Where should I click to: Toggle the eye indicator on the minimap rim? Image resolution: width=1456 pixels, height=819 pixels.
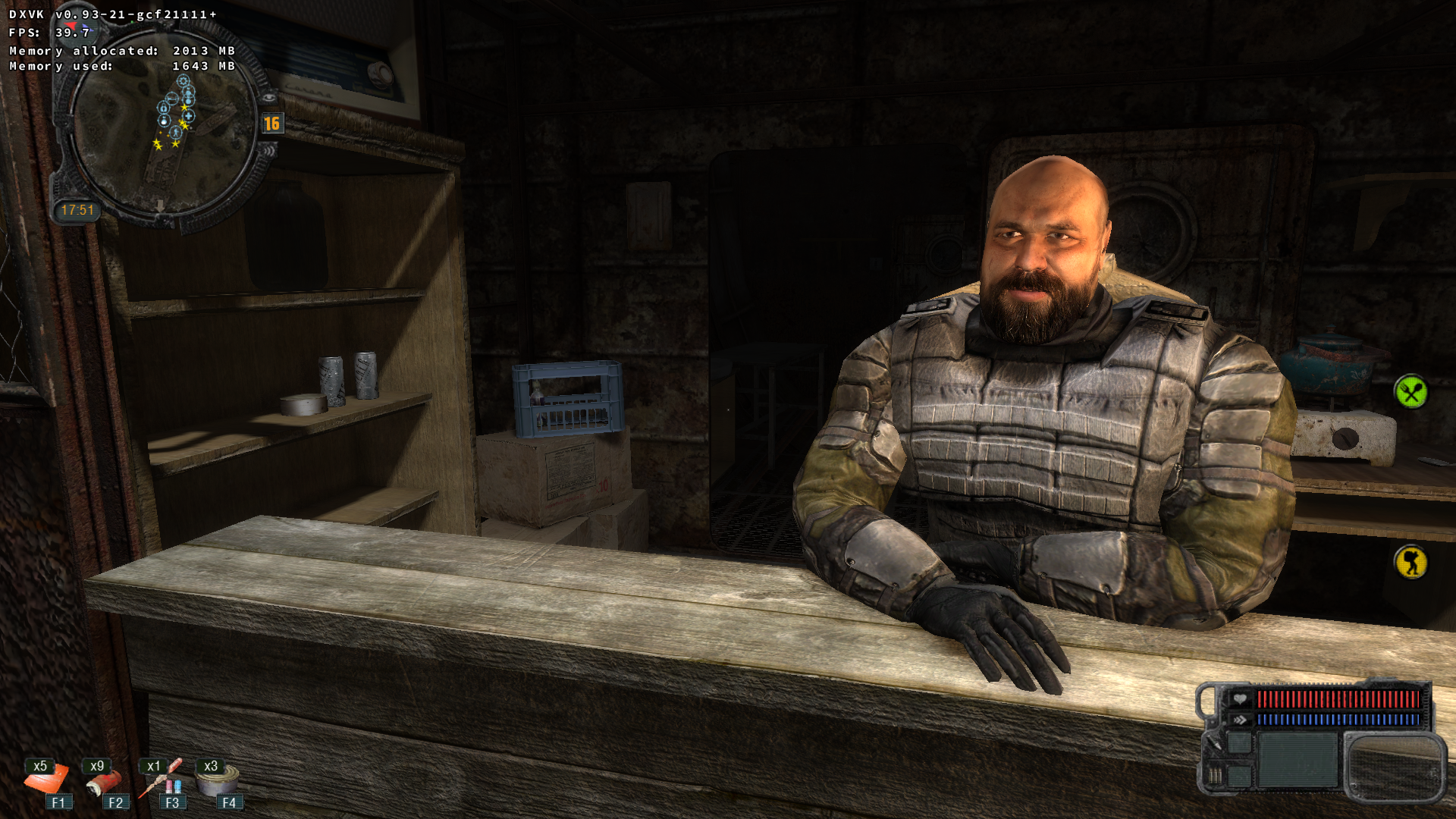pyautogui.click(x=270, y=97)
